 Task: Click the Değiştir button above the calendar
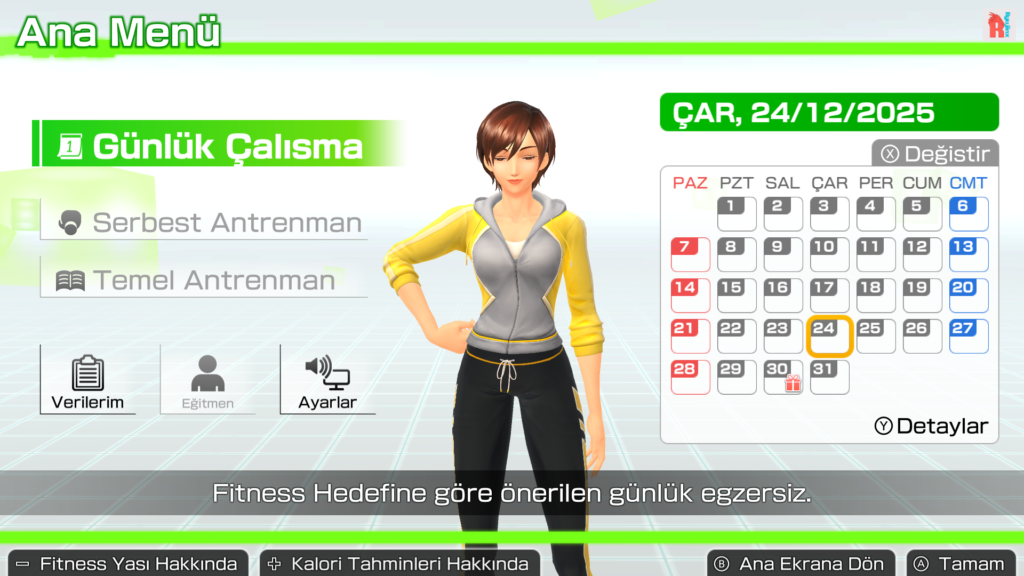935,154
